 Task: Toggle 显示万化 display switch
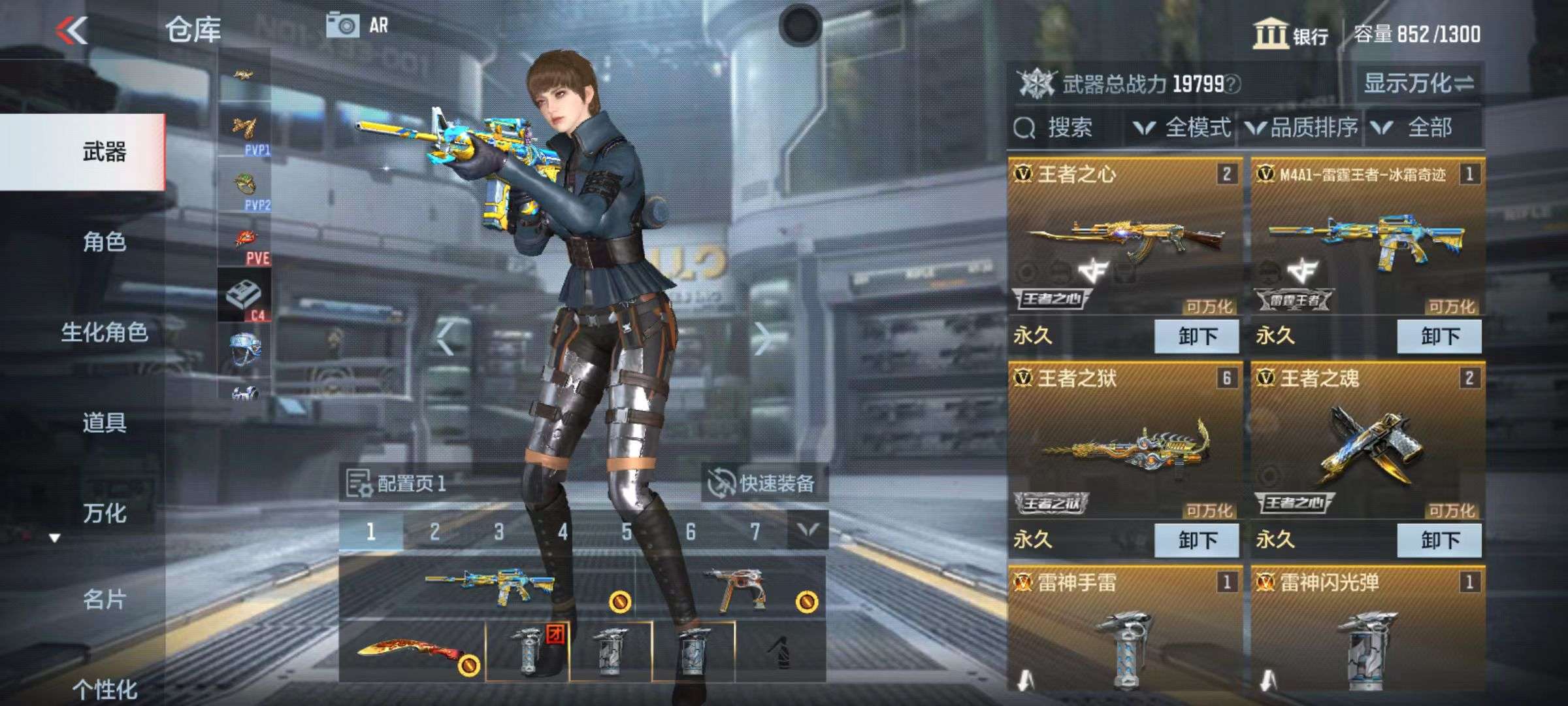tap(1418, 84)
